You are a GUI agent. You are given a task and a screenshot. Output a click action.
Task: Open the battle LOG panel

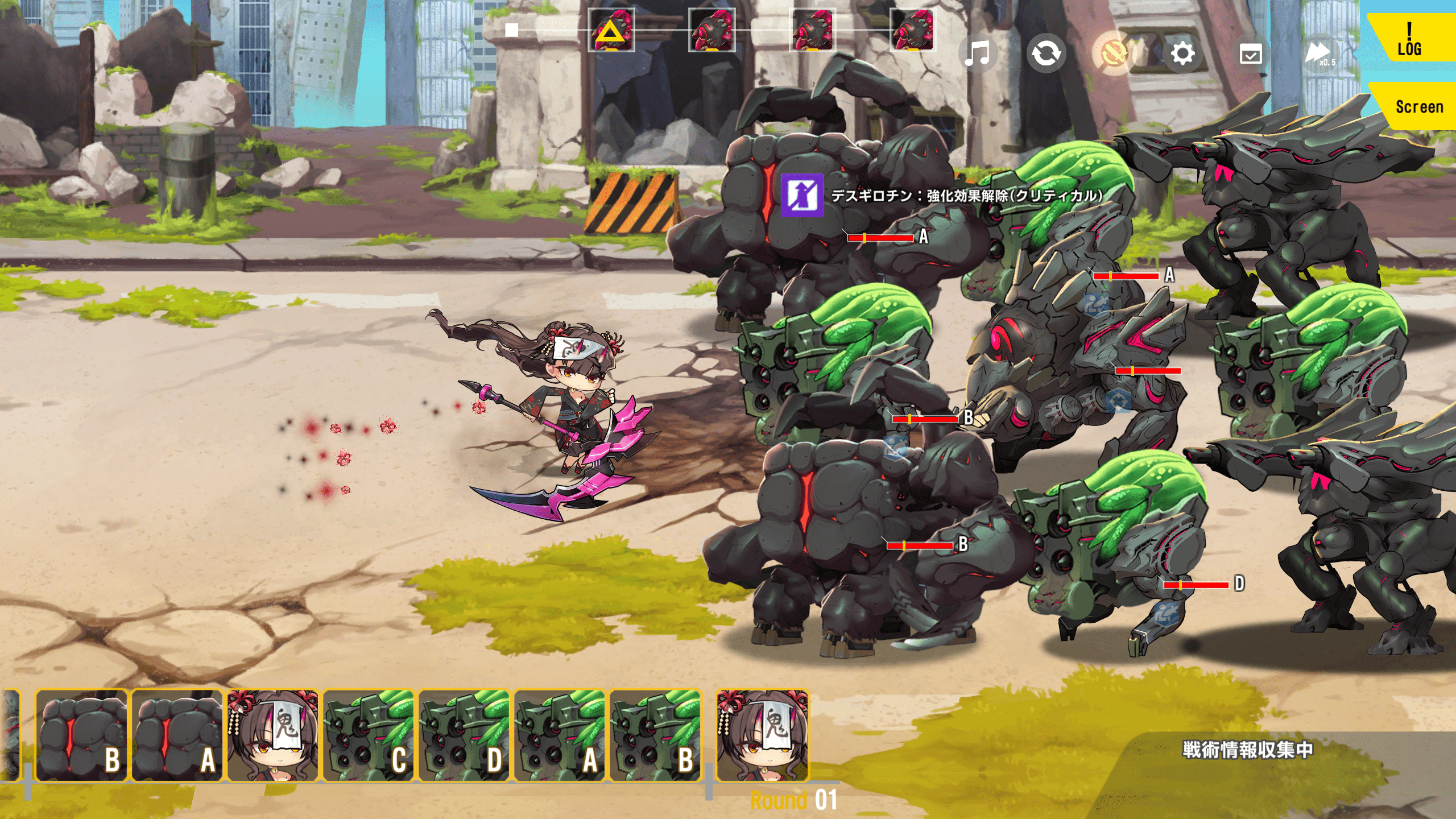click(1409, 40)
